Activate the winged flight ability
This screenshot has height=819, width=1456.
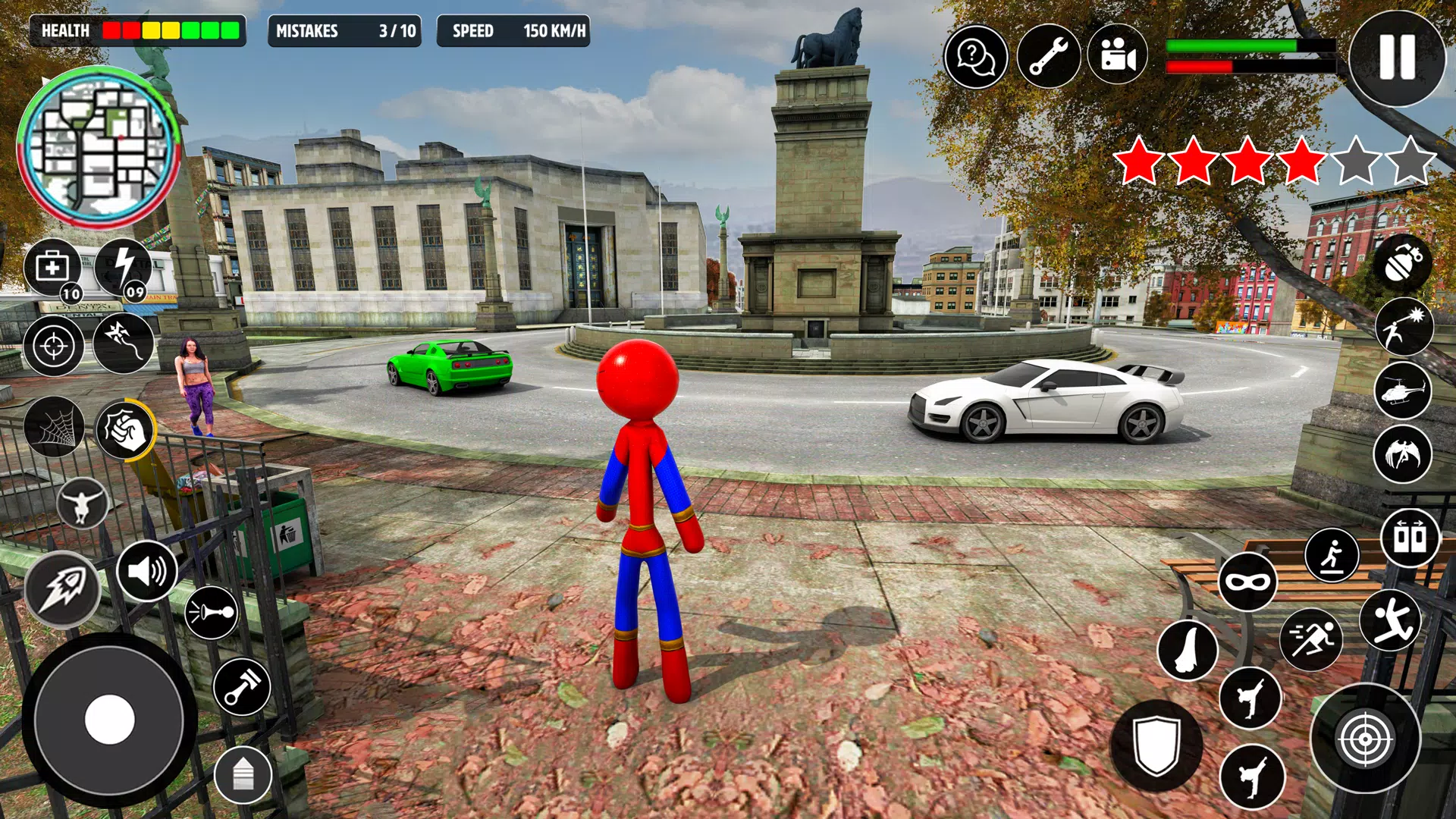tap(1403, 455)
